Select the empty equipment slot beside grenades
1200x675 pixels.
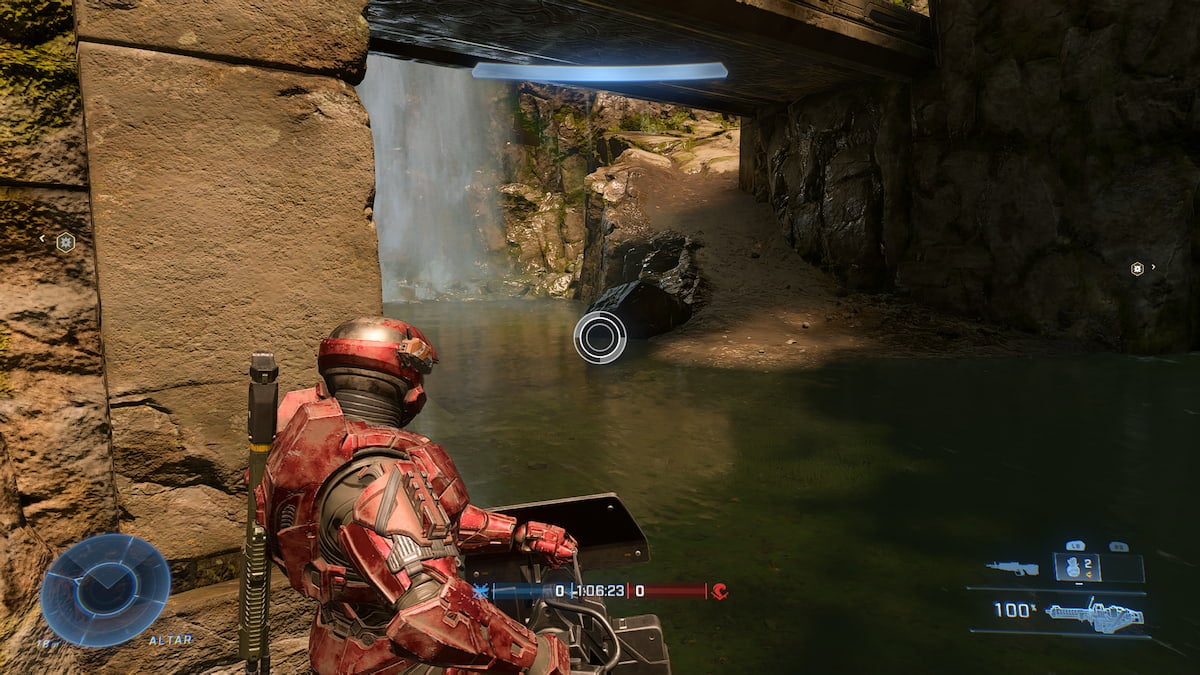point(1122,568)
